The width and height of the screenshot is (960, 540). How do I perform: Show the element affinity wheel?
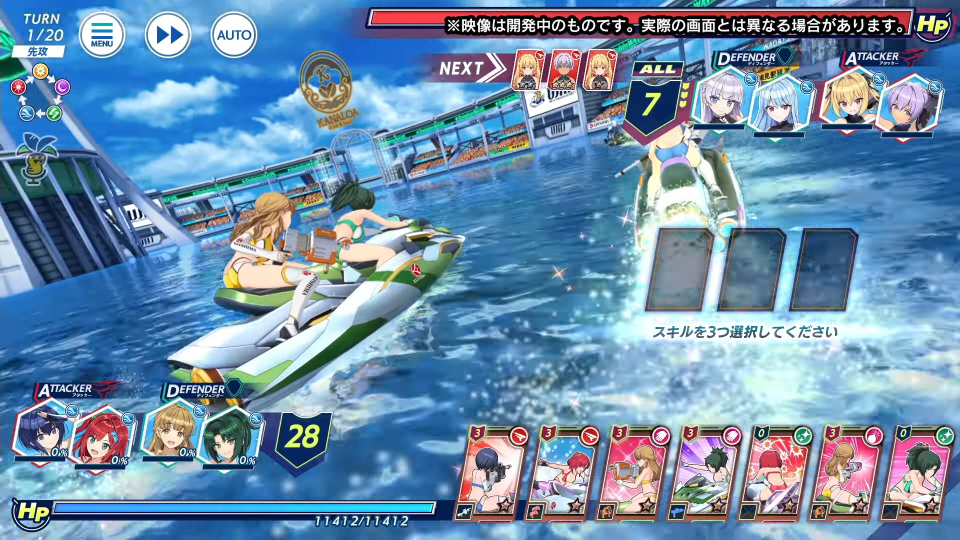(37, 94)
